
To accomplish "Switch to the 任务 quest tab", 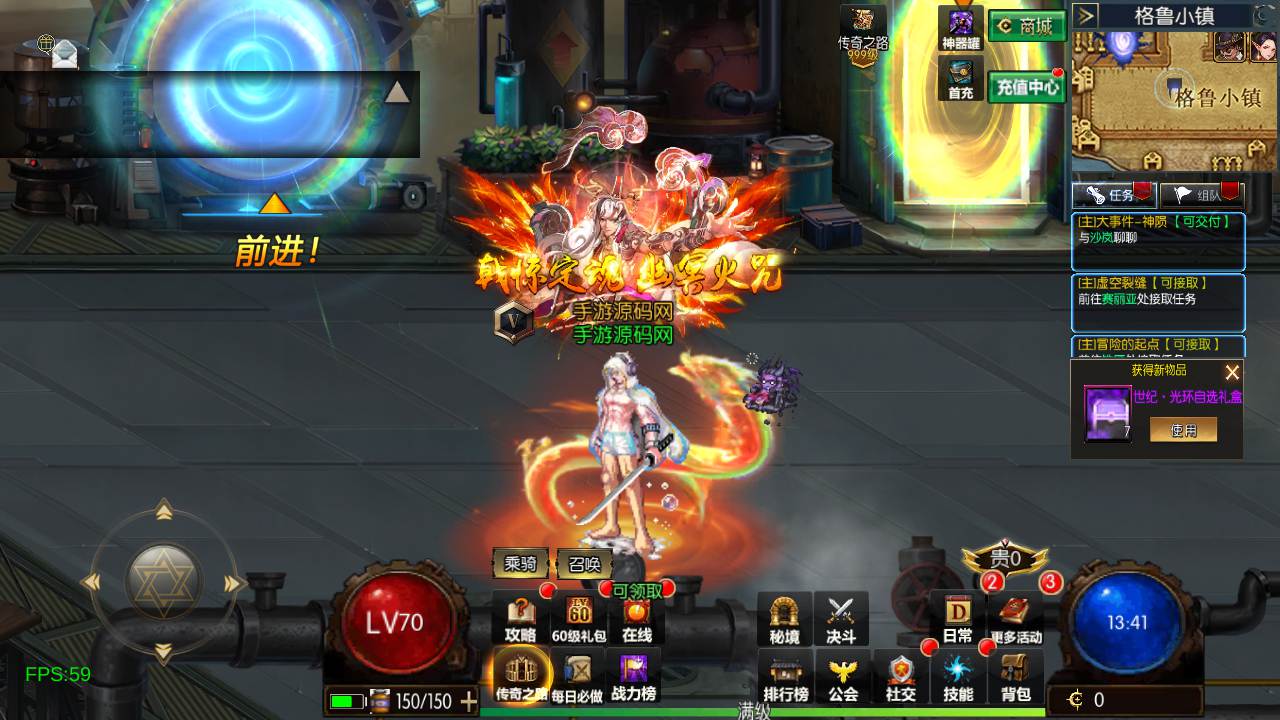I will [x=1113, y=195].
